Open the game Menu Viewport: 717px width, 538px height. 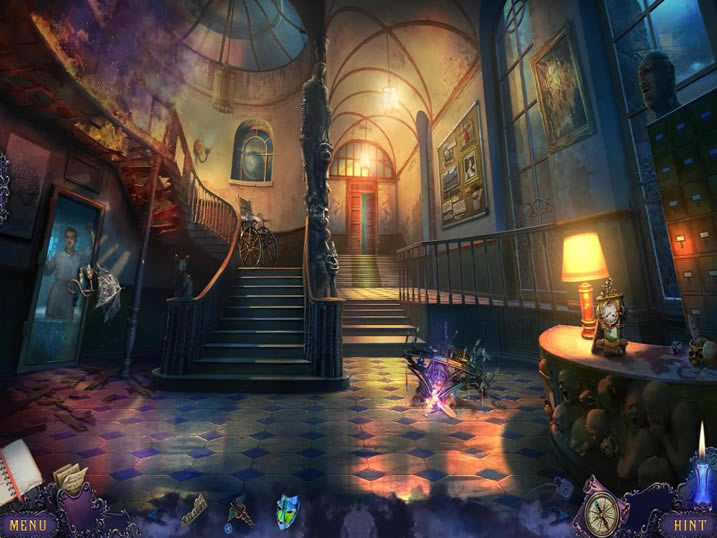tap(29, 523)
